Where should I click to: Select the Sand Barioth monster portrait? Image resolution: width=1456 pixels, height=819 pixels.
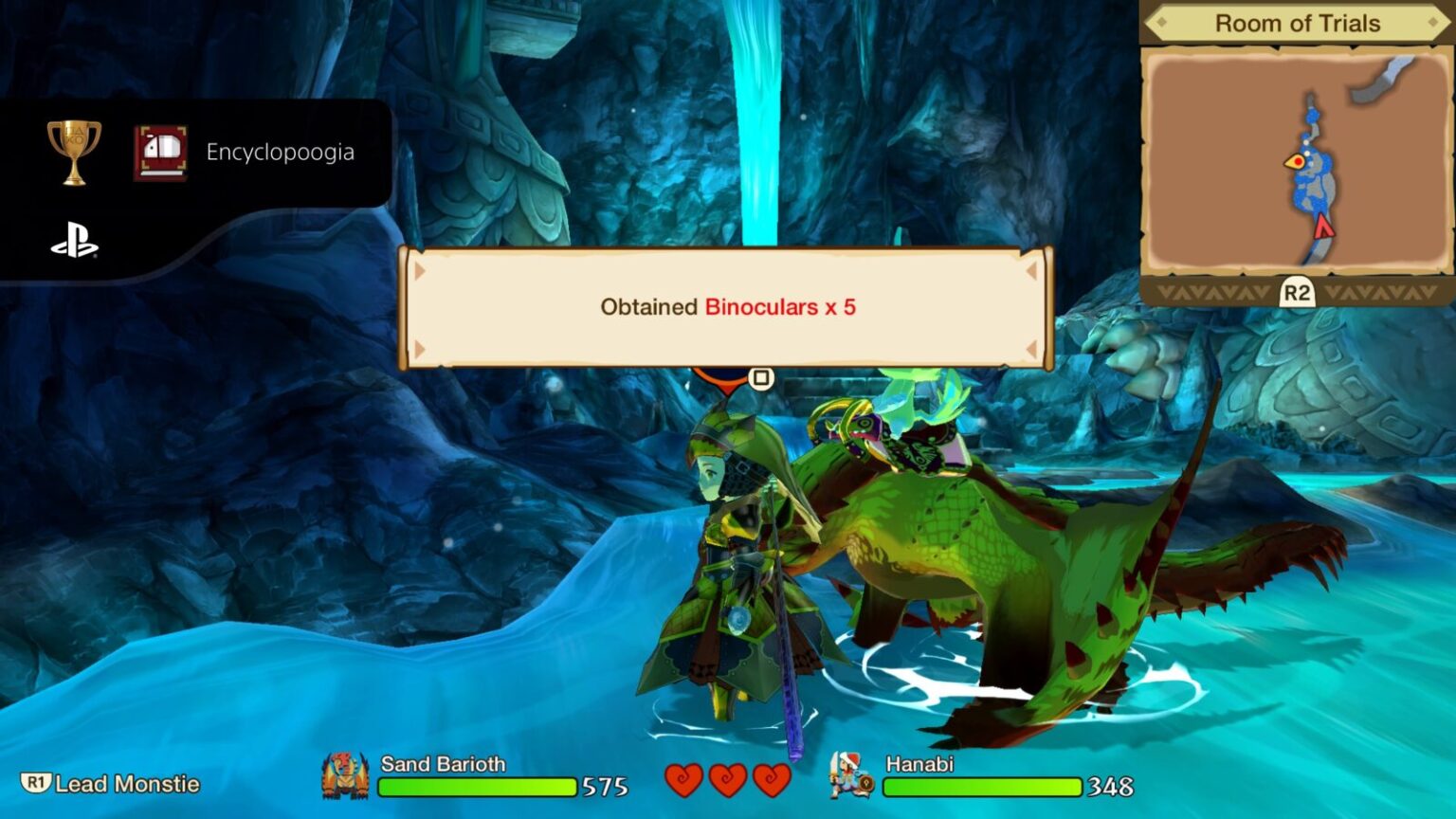coord(346,777)
